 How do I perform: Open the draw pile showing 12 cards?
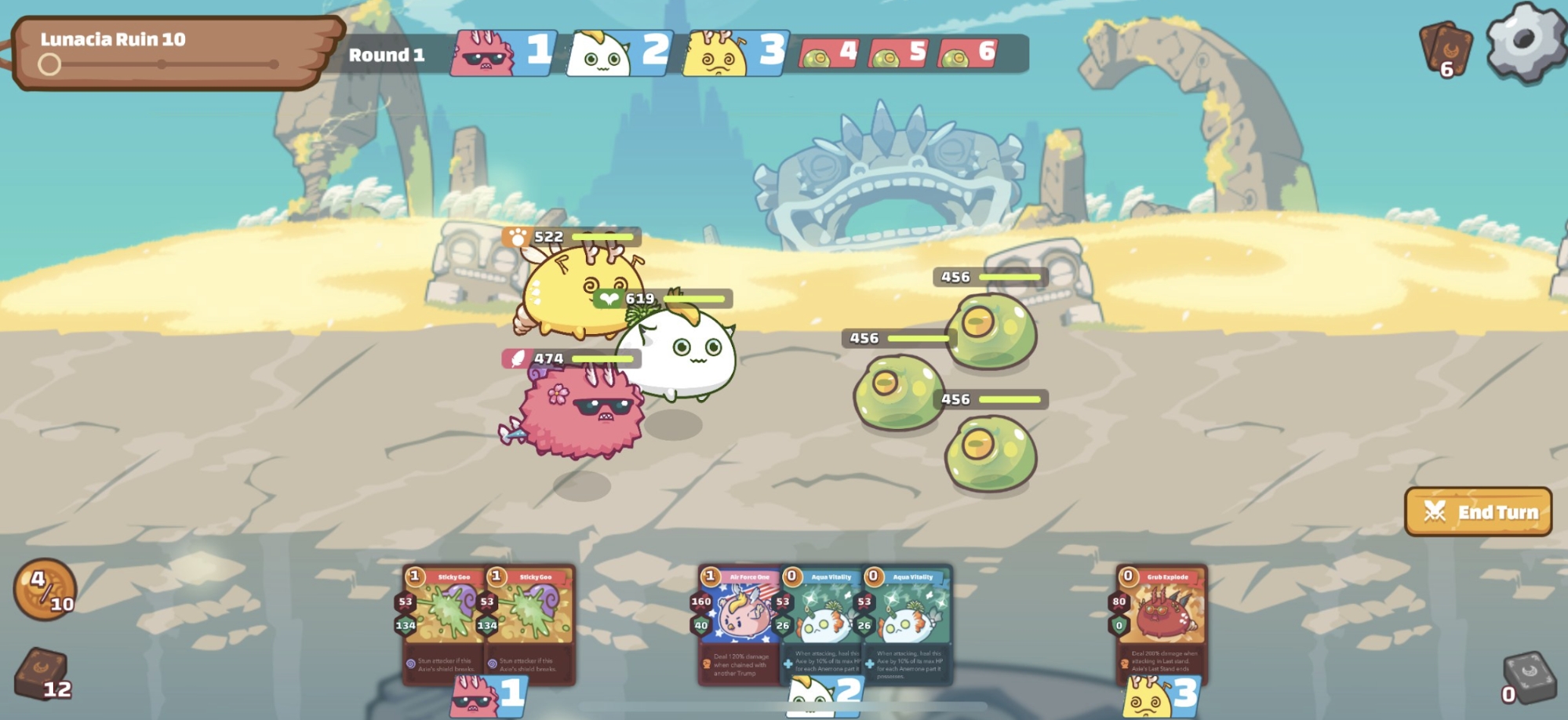click(44, 673)
